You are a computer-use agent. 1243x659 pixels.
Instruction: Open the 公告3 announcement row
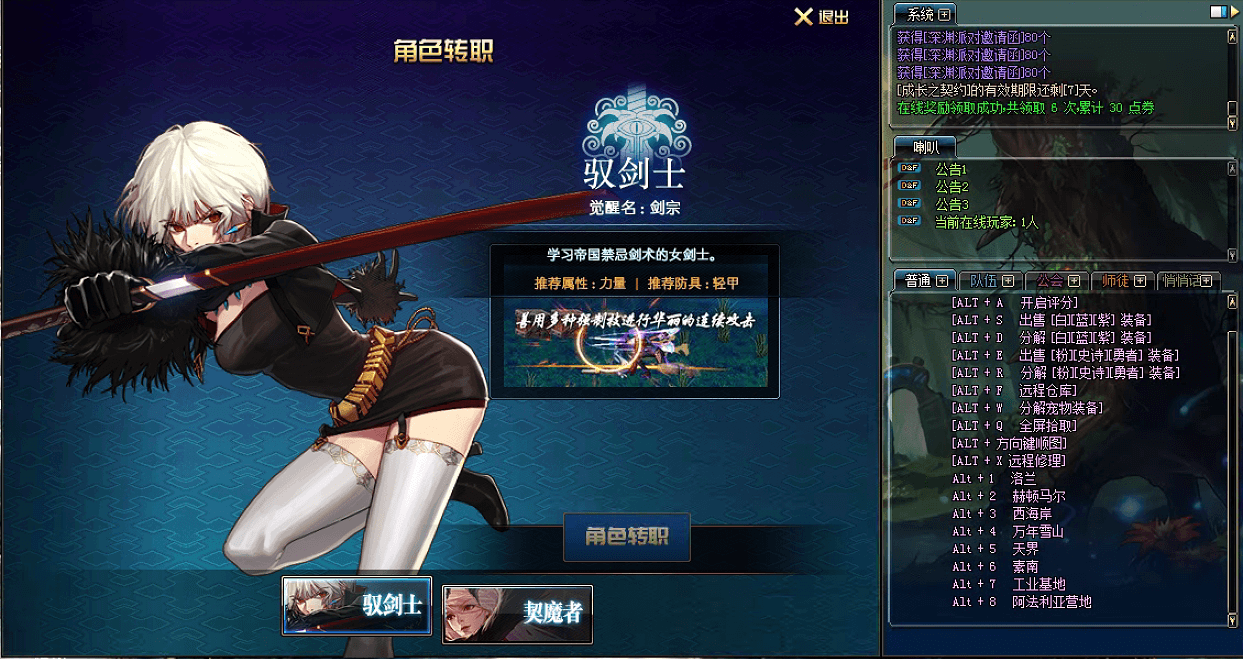951,204
